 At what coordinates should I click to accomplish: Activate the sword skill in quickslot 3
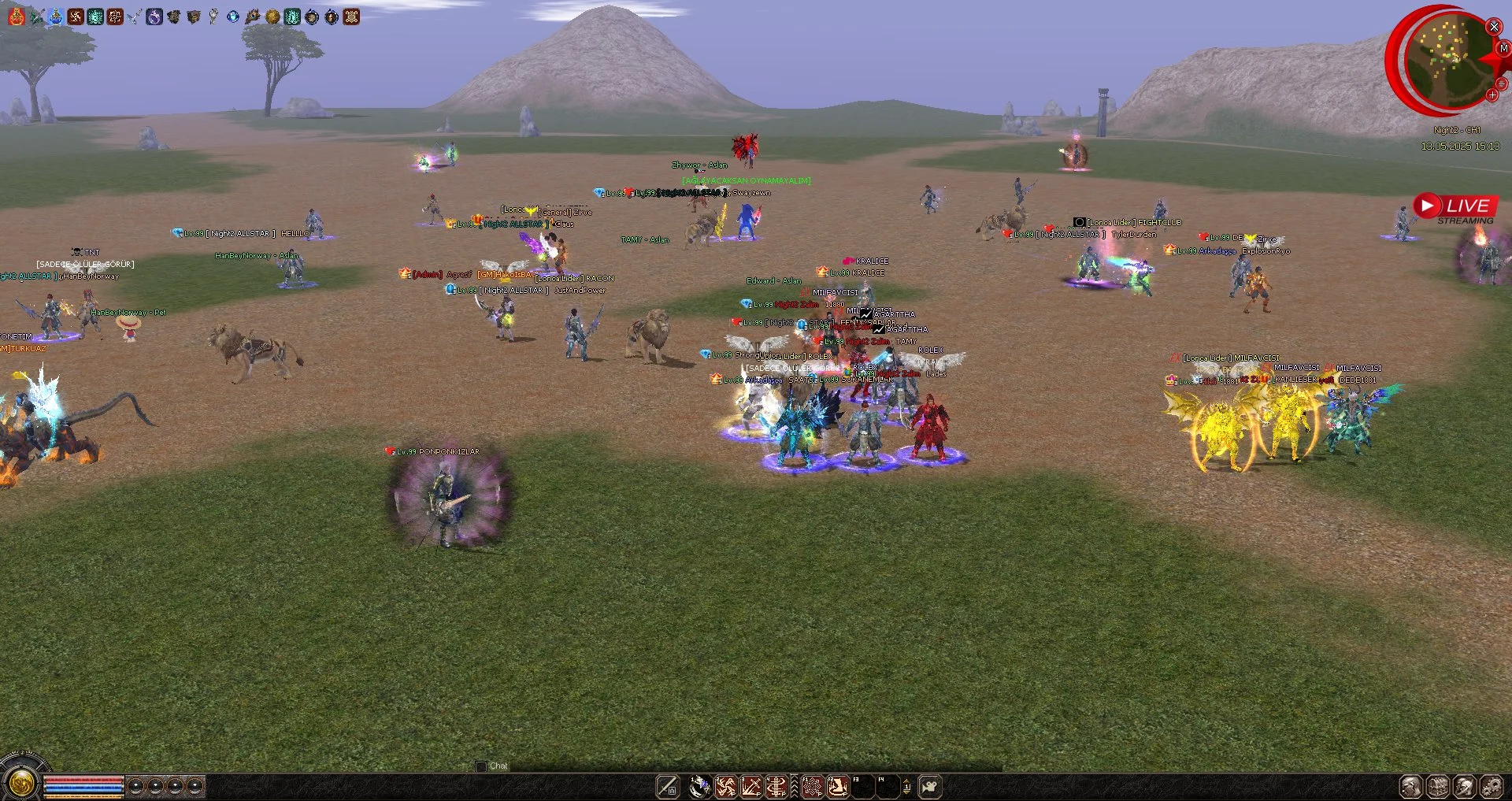(x=750, y=786)
